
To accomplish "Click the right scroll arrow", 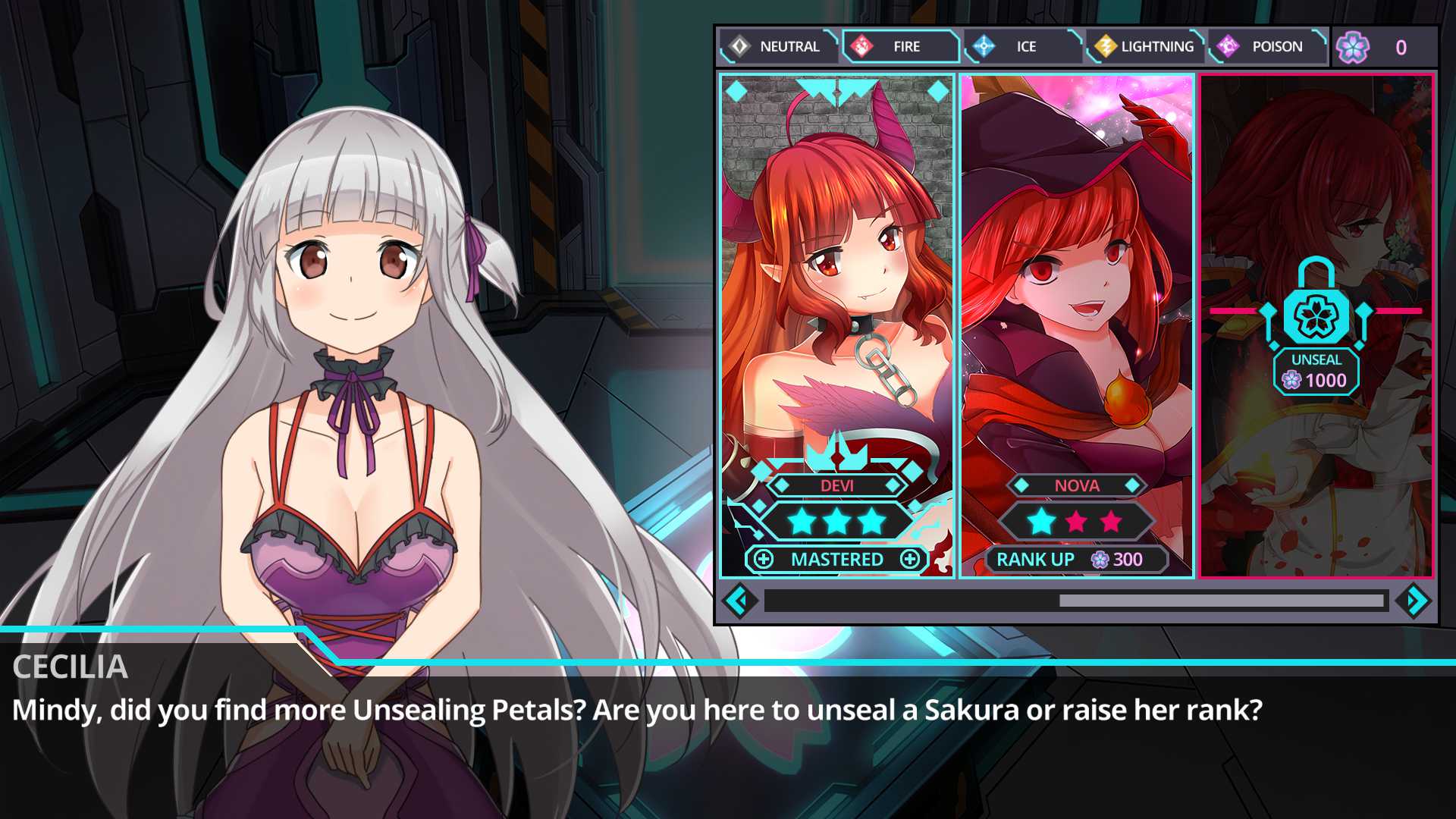I will pos(1415,601).
